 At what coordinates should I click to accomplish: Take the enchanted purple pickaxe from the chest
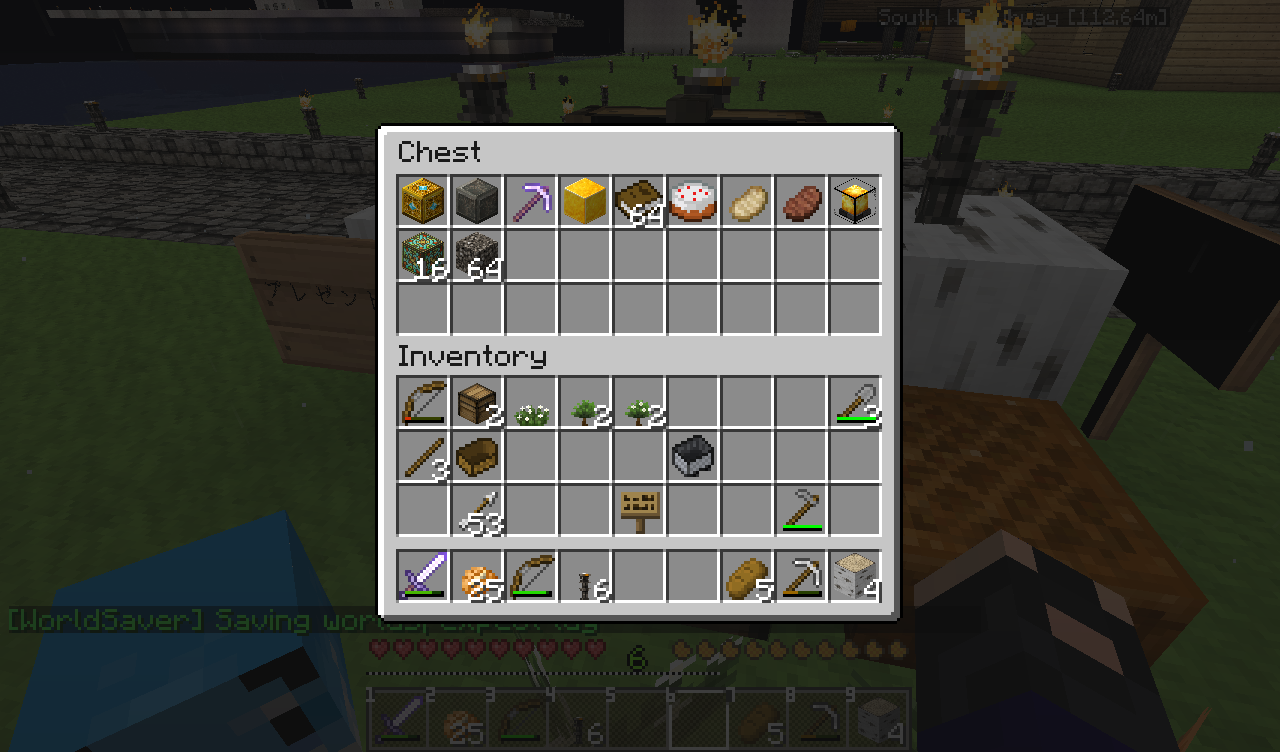point(531,201)
